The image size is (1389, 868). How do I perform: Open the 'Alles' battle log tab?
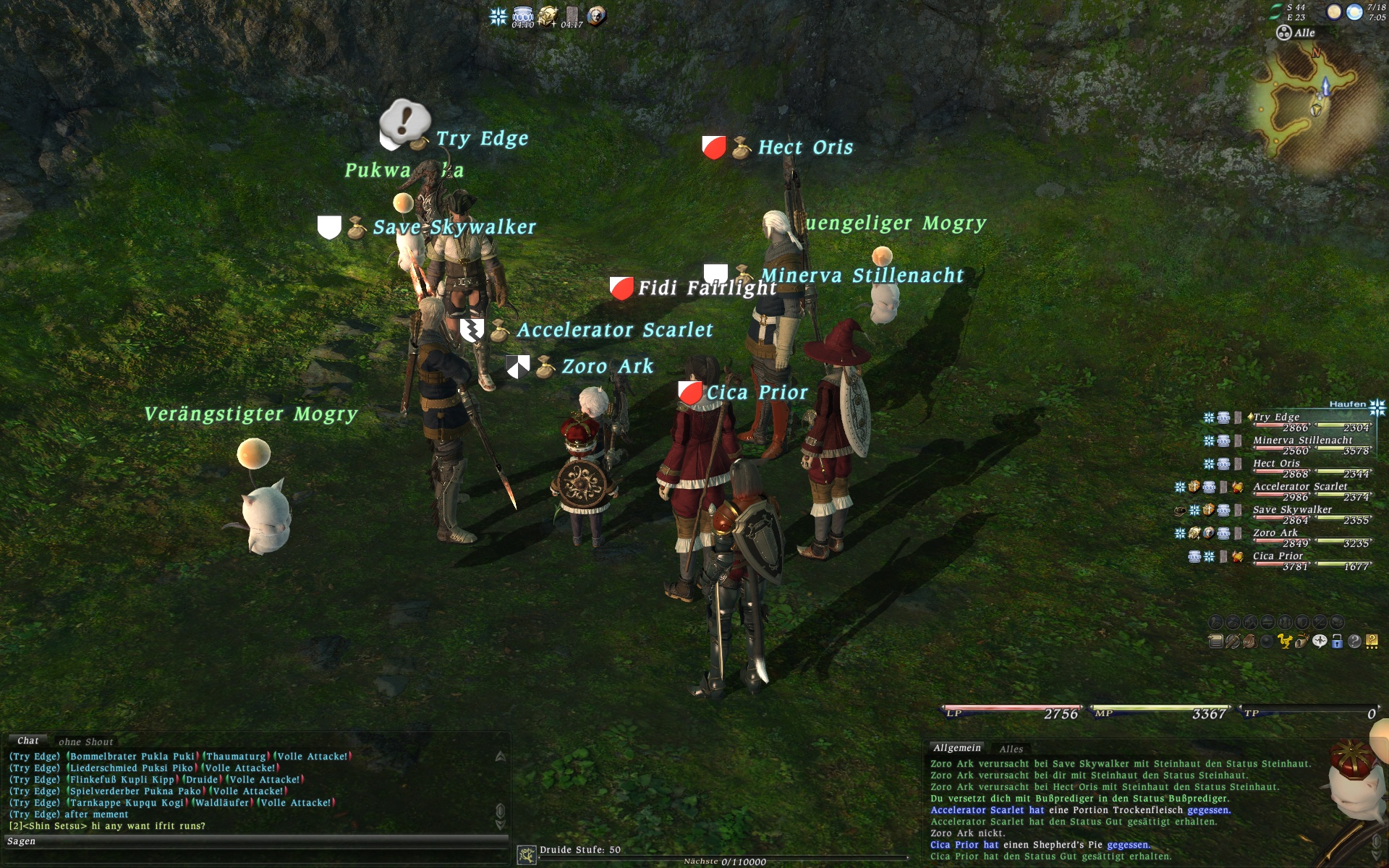coord(1011,749)
